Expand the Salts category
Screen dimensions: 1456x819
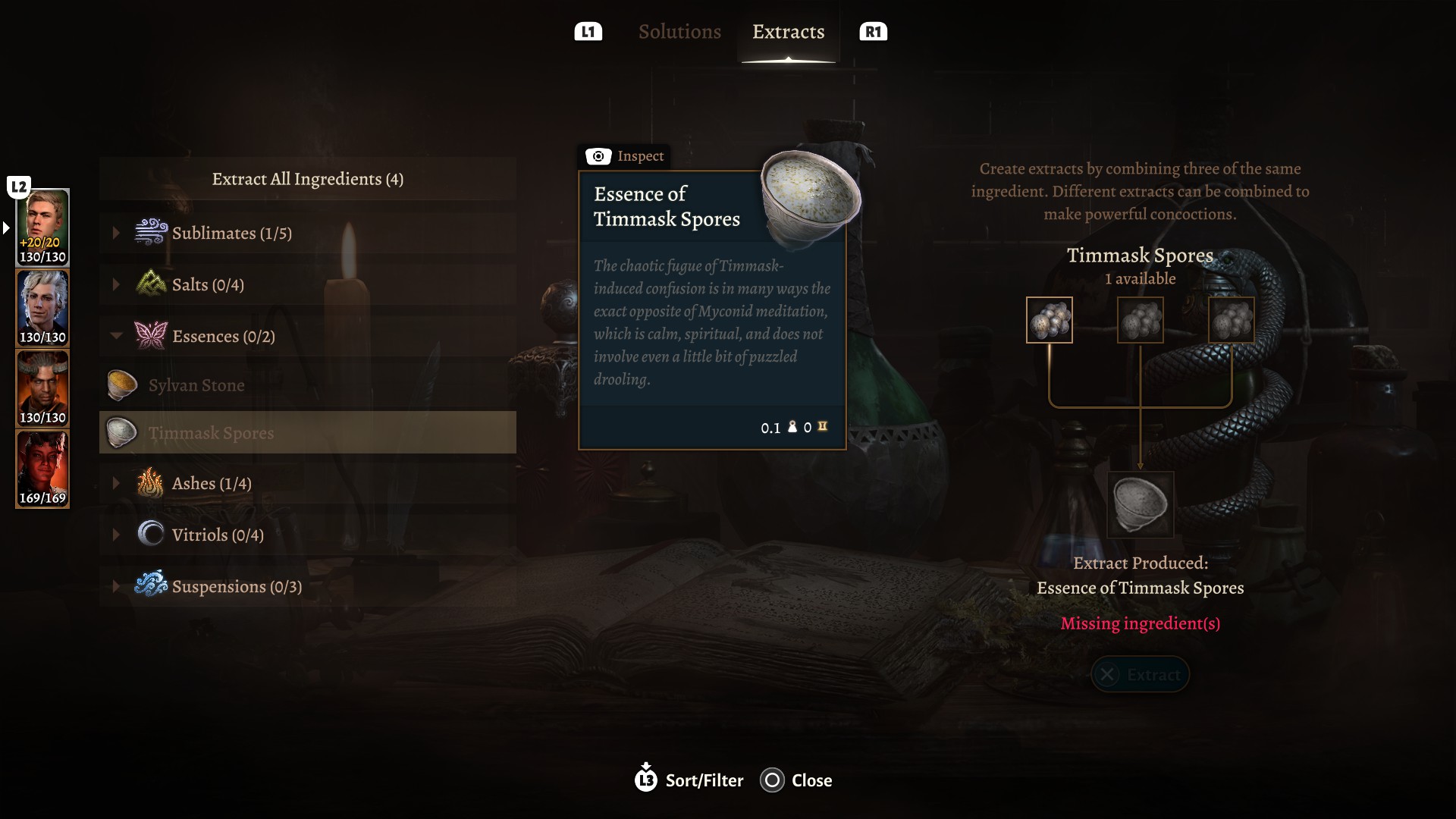point(208,284)
